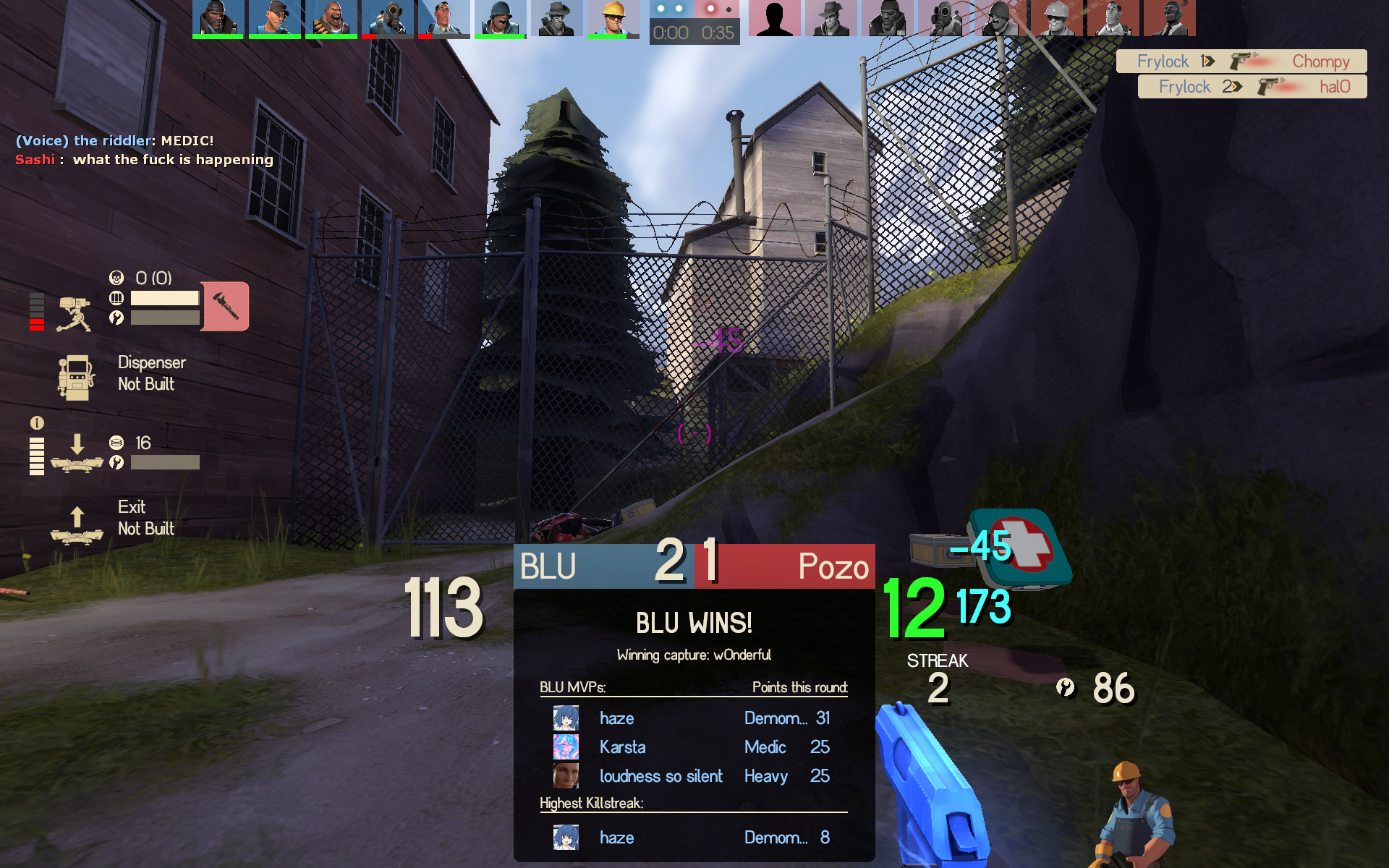Select the BLU Medic portrait
Screen dimensions: 1389x868
[x=443, y=18]
